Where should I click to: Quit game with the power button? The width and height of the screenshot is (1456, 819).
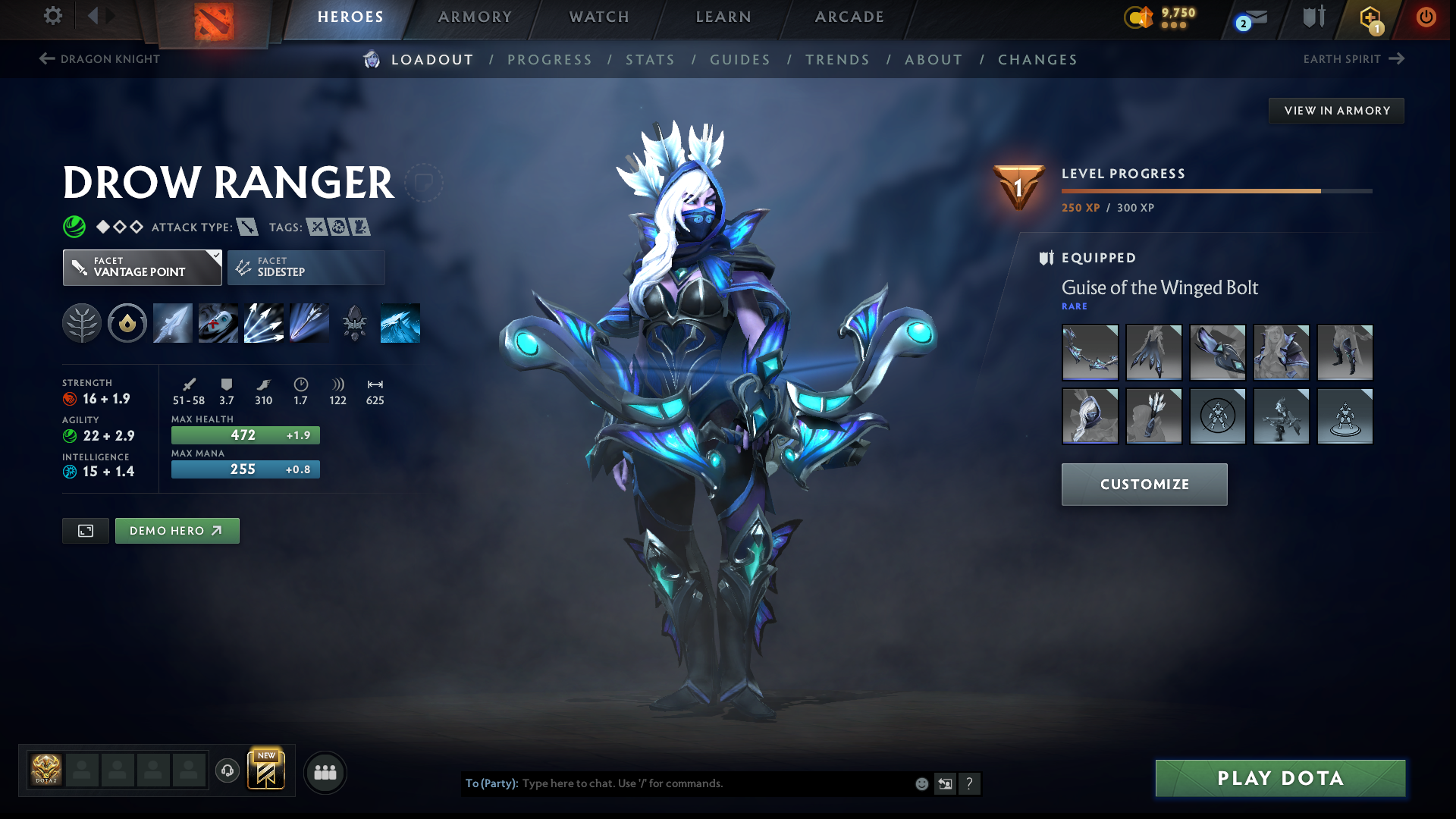point(1426,17)
